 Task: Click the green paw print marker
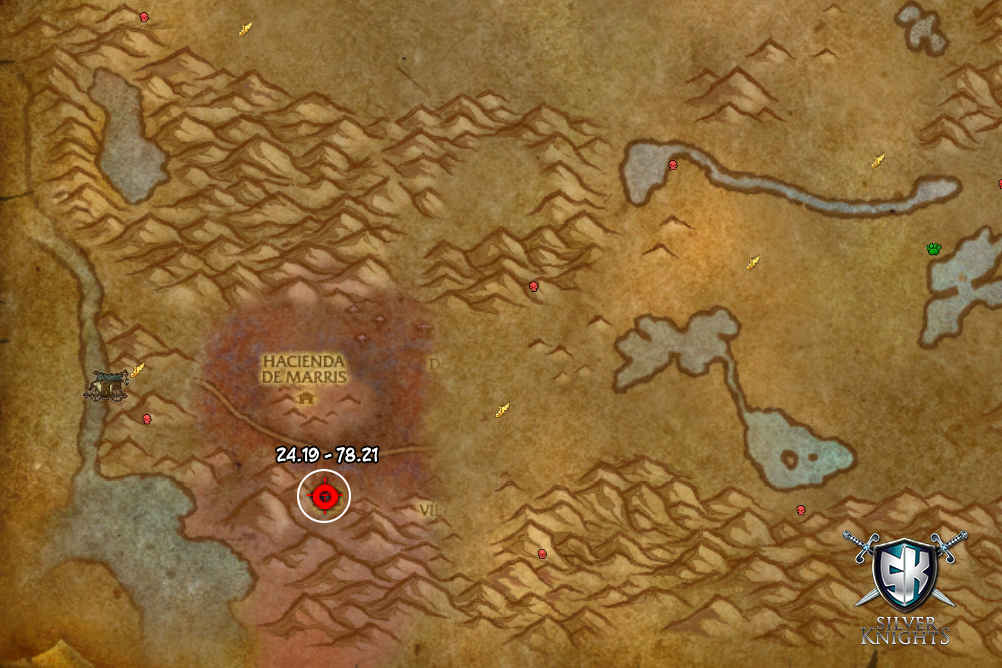pyautogui.click(x=935, y=249)
